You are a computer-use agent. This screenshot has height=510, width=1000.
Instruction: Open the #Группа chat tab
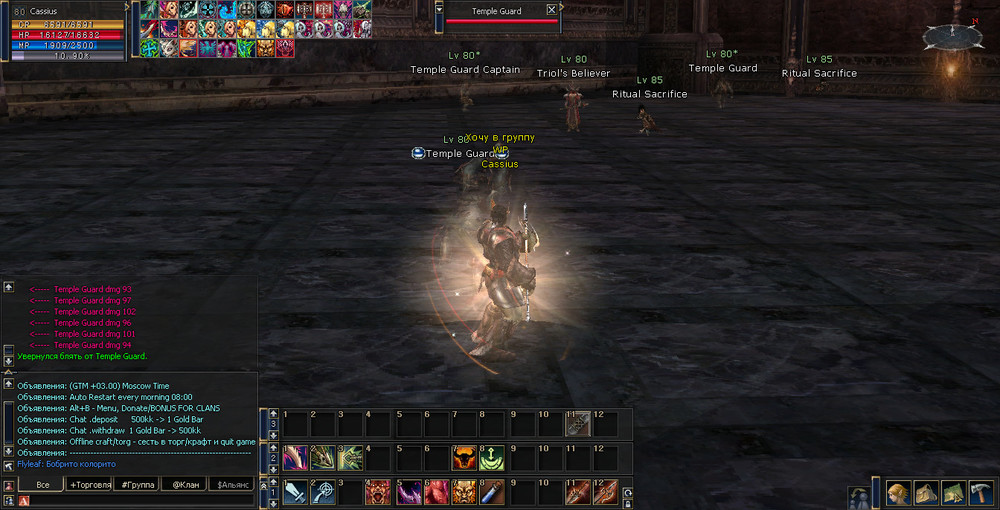135,484
